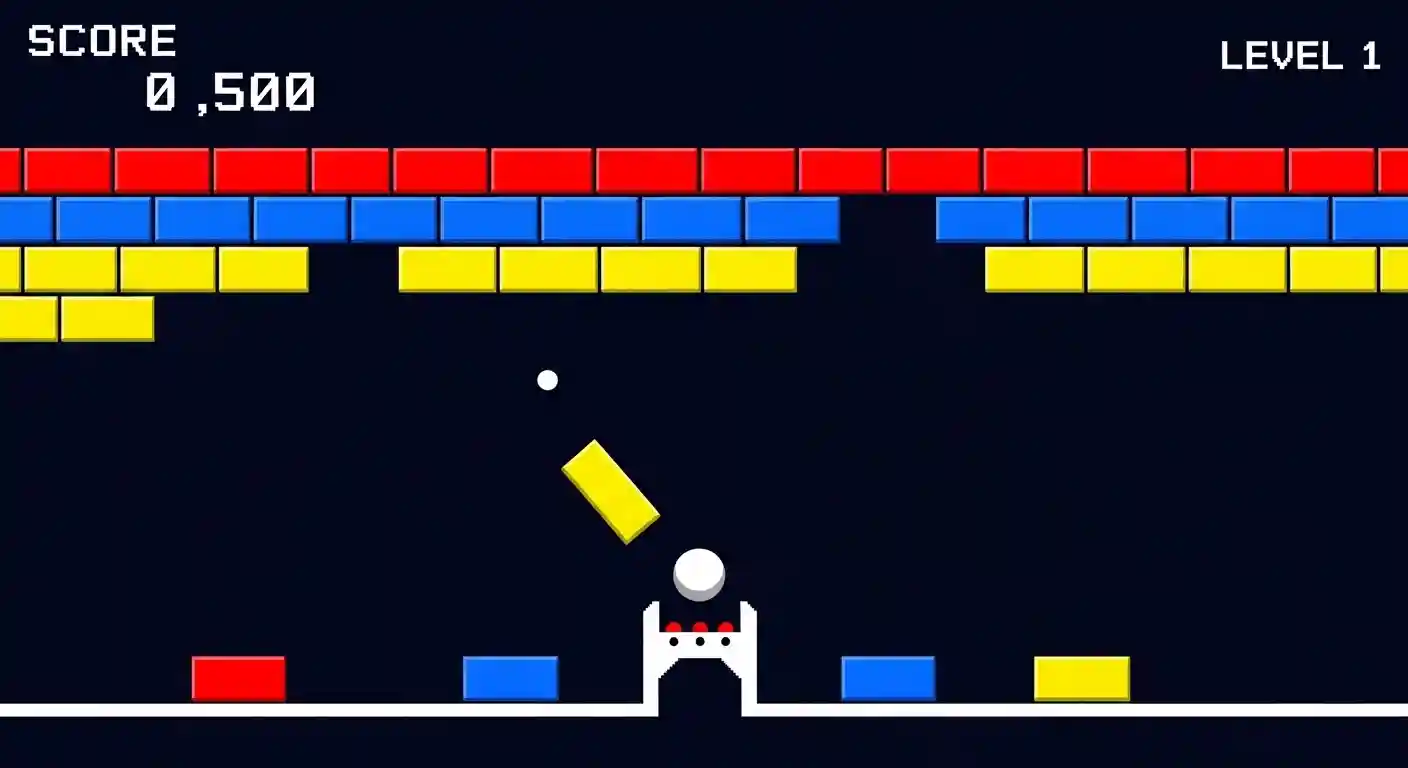Hit the falling tilted yellow brick
Viewport: 1408px width, 768px height.
tap(610, 490)
